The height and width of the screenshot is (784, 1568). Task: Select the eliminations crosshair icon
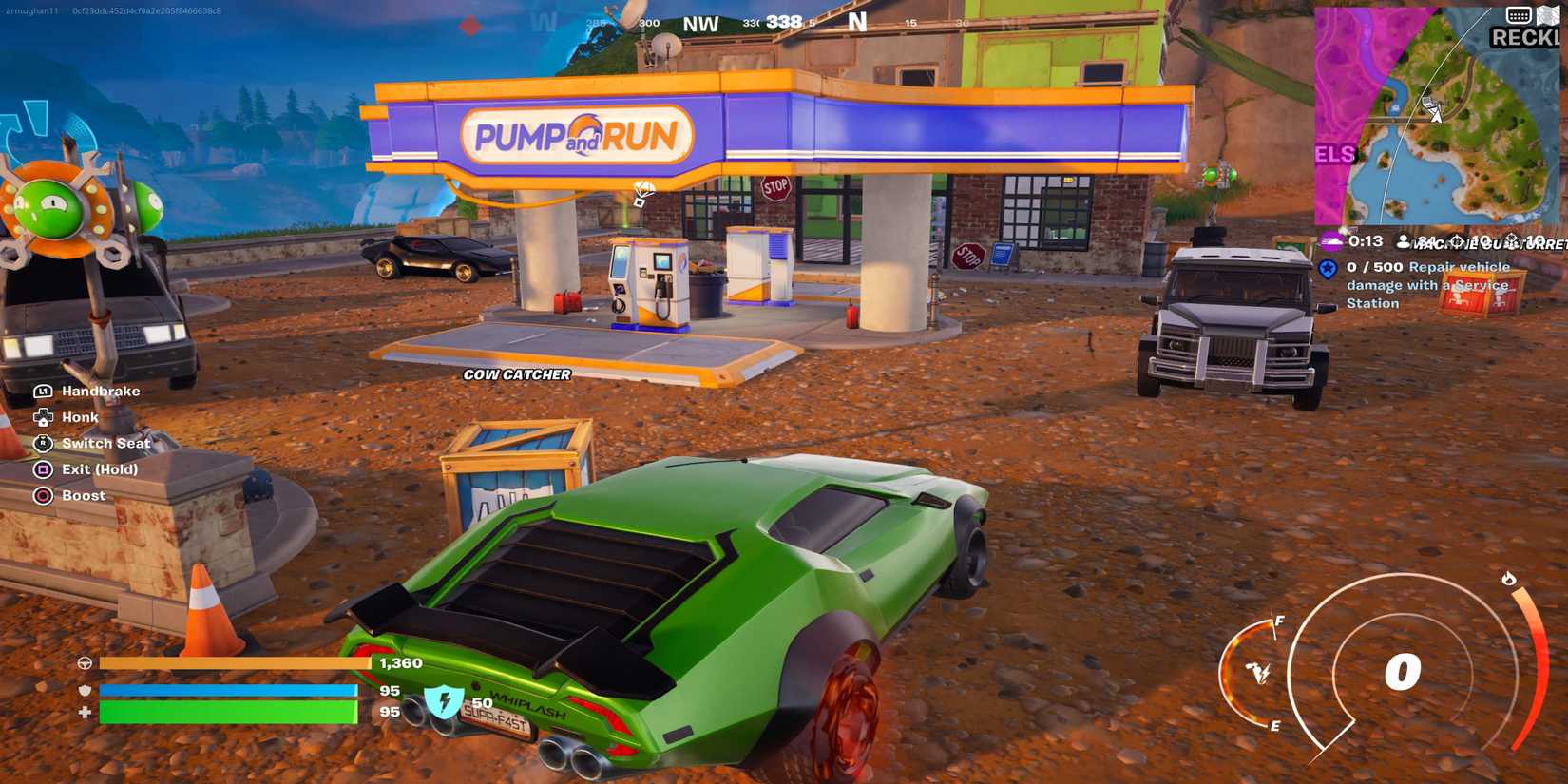point(1456,241)
